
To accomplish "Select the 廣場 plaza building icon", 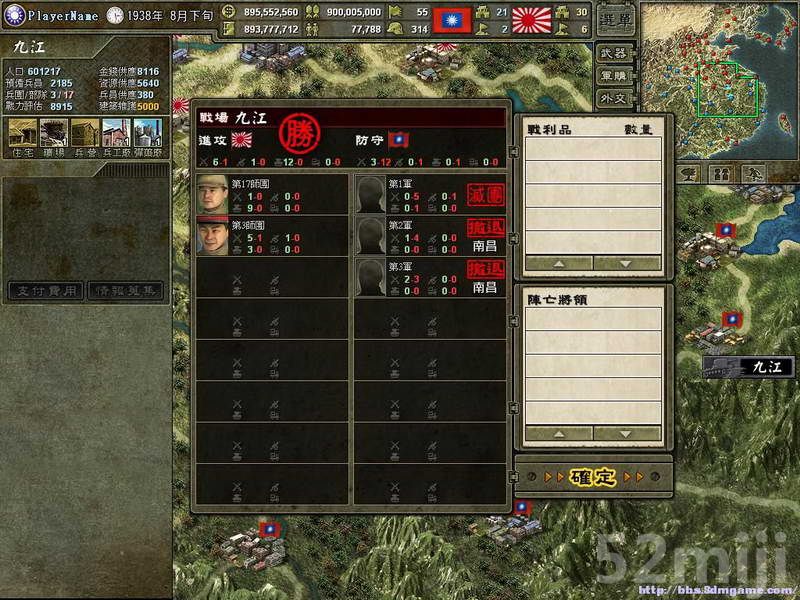I will [x=54, y=134].
